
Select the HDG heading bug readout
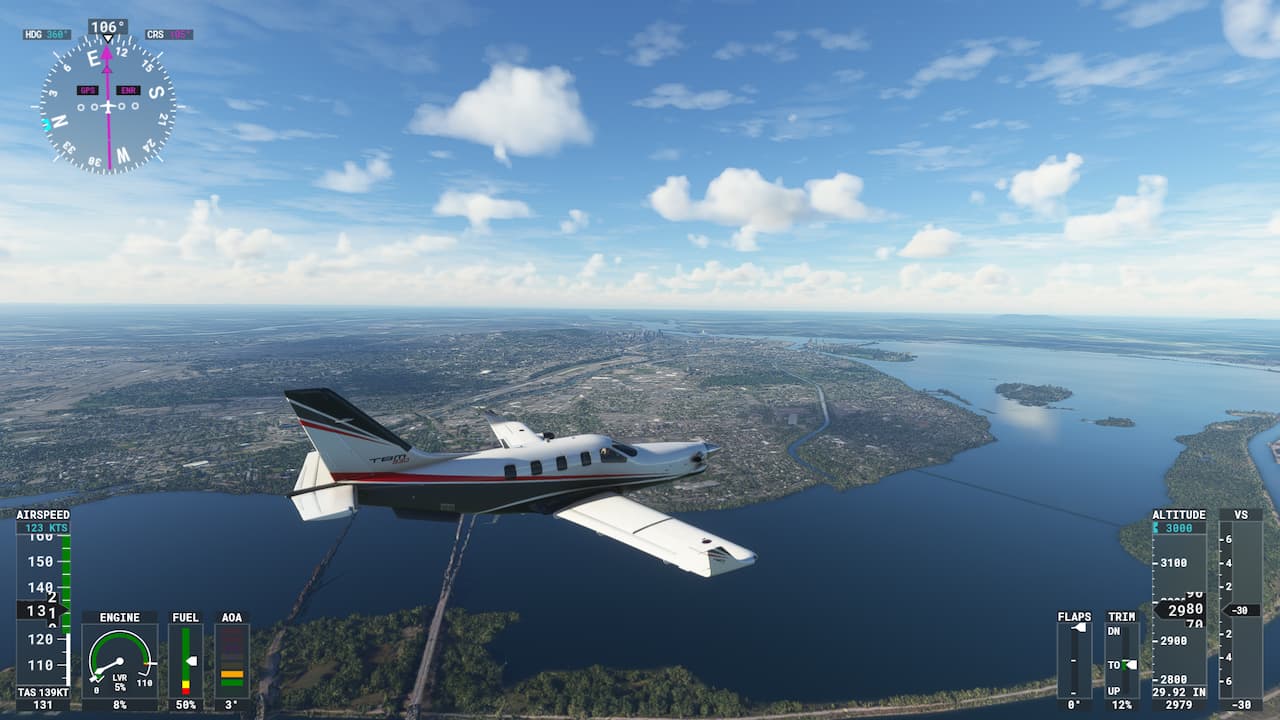pos(47,34)
